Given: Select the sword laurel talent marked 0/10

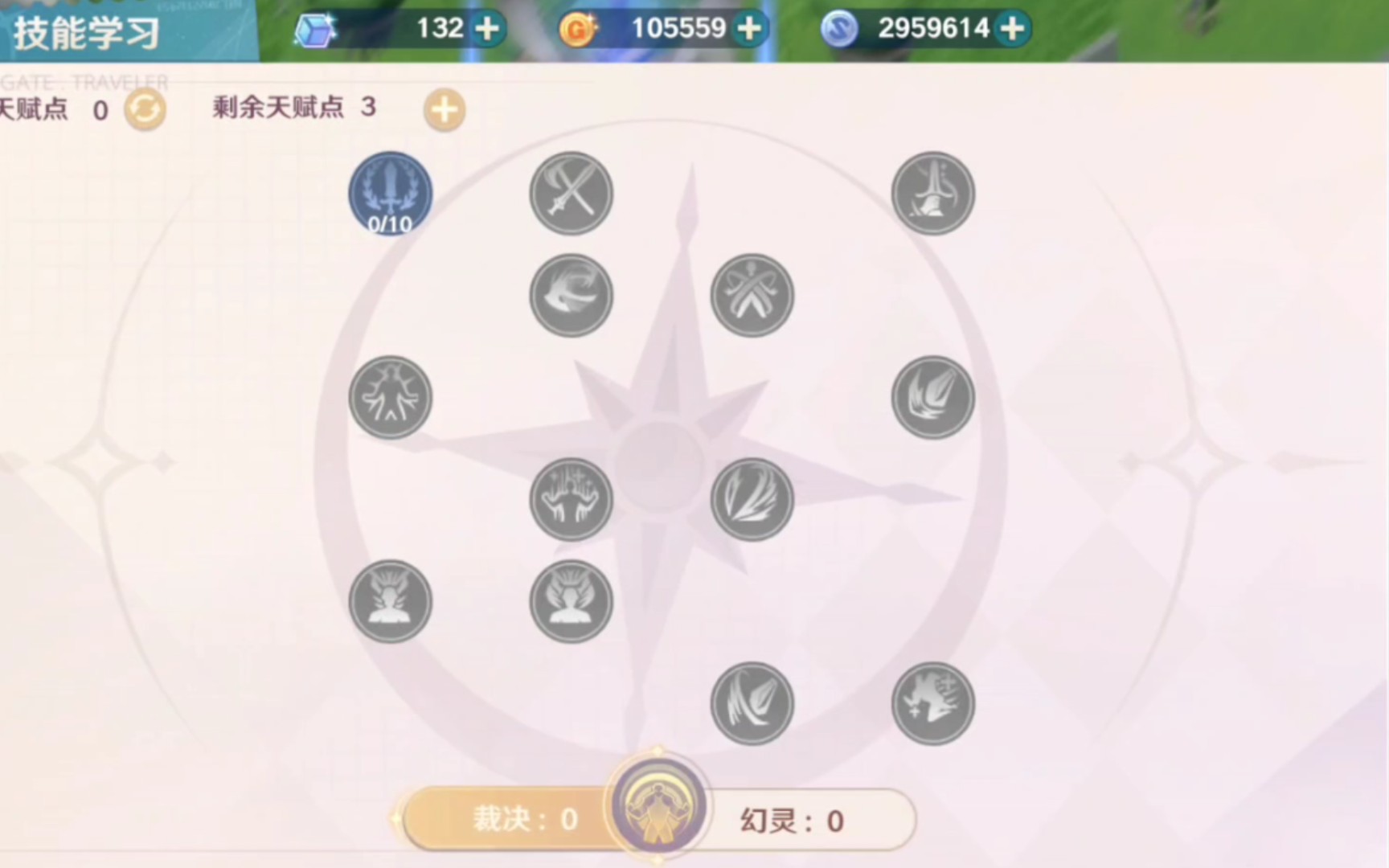Looking at the screenshot, I should tap(391, 193).
